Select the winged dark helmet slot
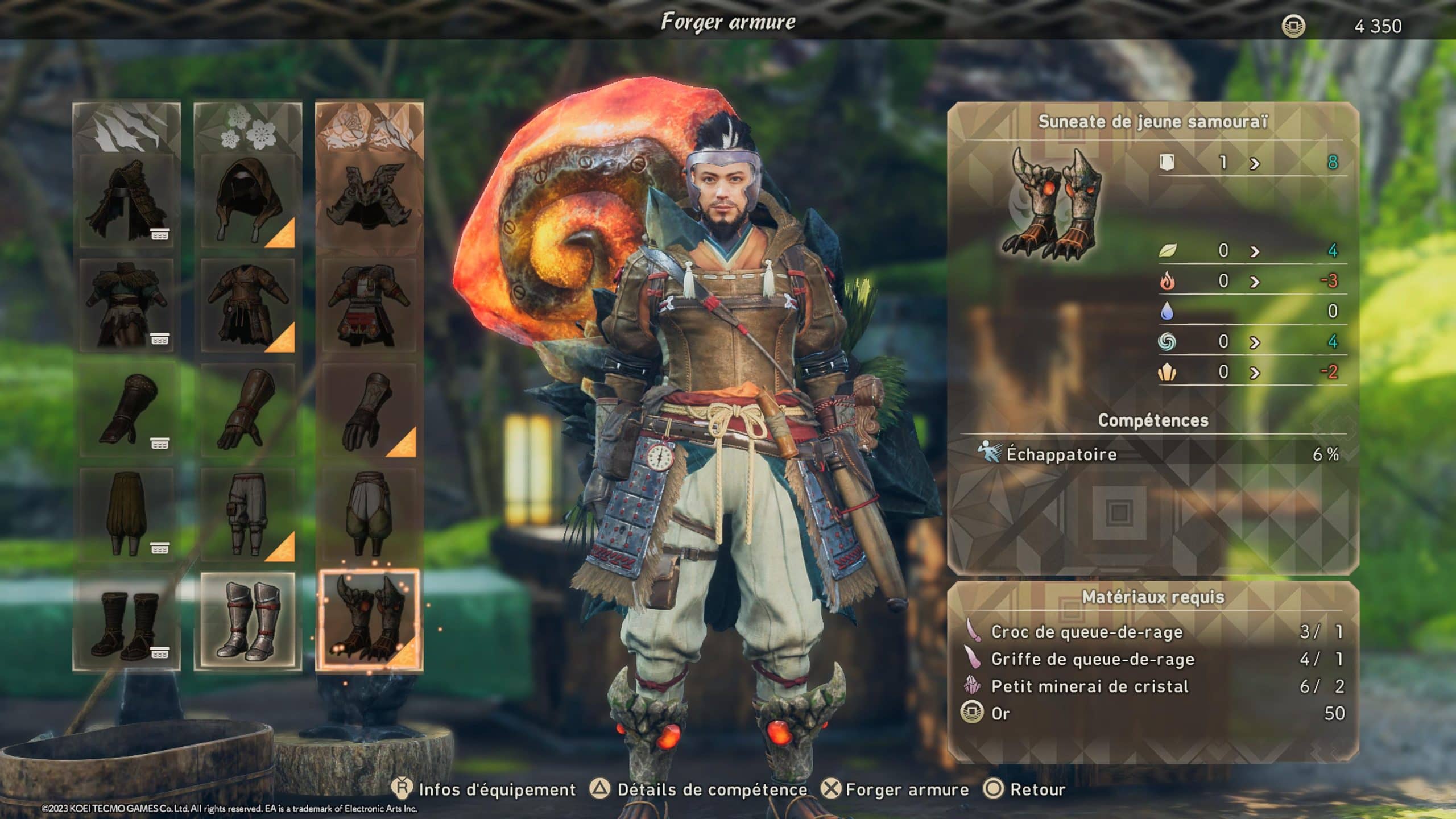Viewport: 1456px width, 819px height. [x=369, y=200]
